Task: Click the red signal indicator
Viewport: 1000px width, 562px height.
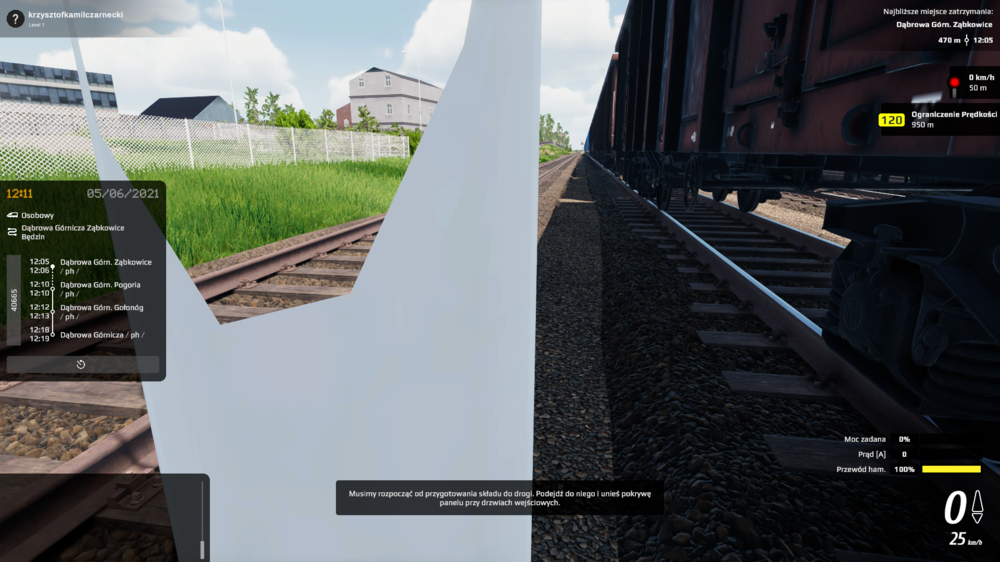Action: point(954,82)
